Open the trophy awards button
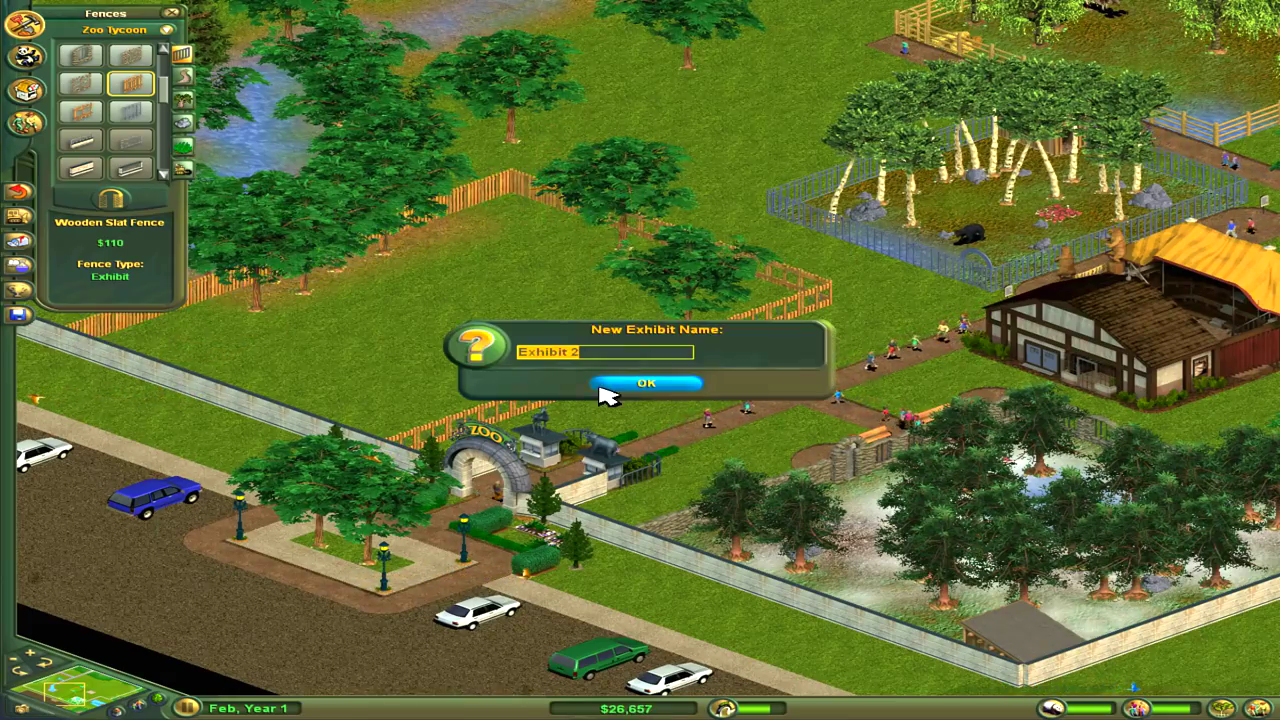The height and width of the screenshot is (720, 1280). (x=18, y=290)
